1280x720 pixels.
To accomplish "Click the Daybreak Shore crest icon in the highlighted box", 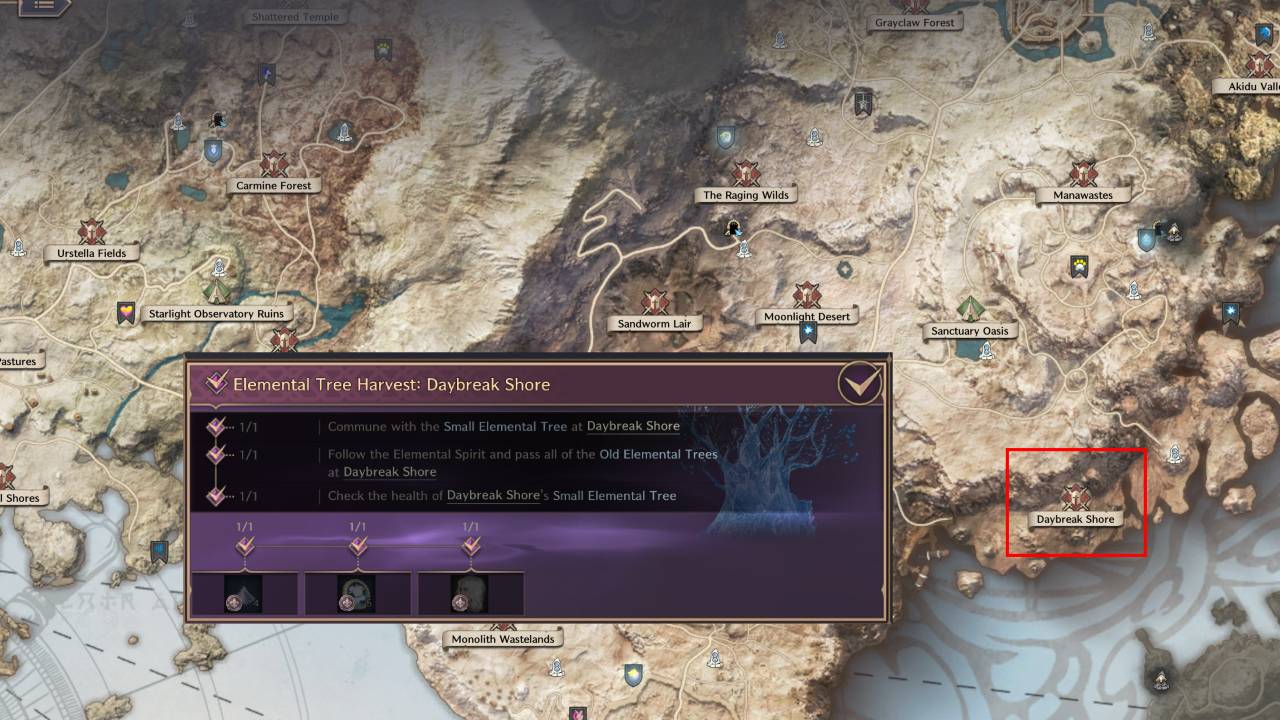I will 1075,495.
